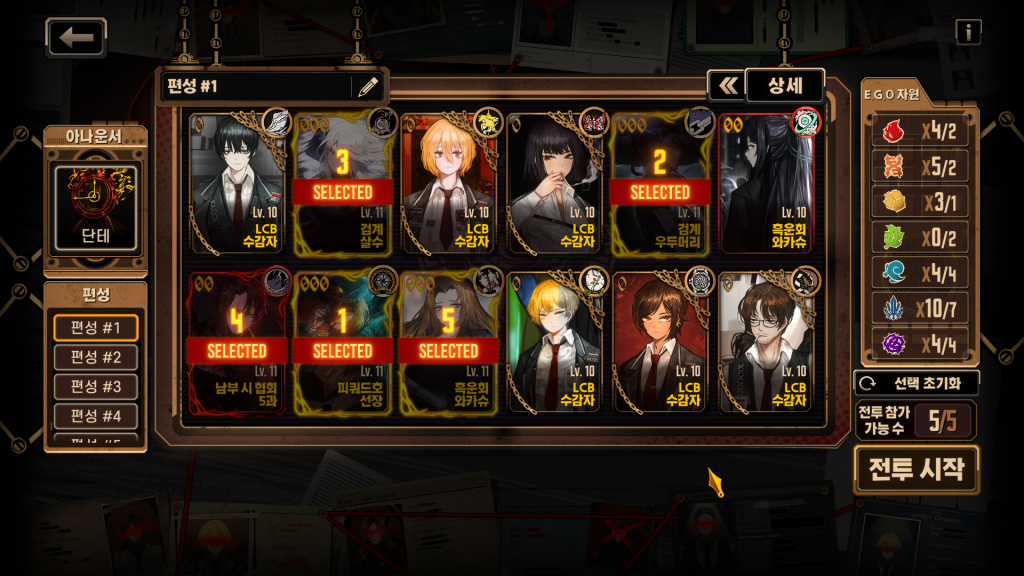Switch to 편성 #2 formation
Viewport: 1024px width, 576px height.
pos(96,357)
